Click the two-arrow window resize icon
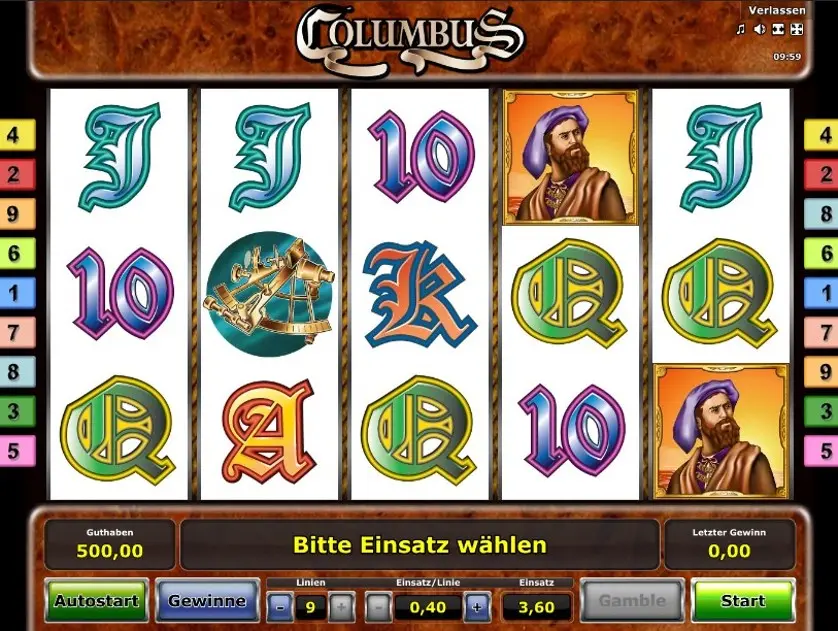The image size is (838, 631). coord(777,29)
